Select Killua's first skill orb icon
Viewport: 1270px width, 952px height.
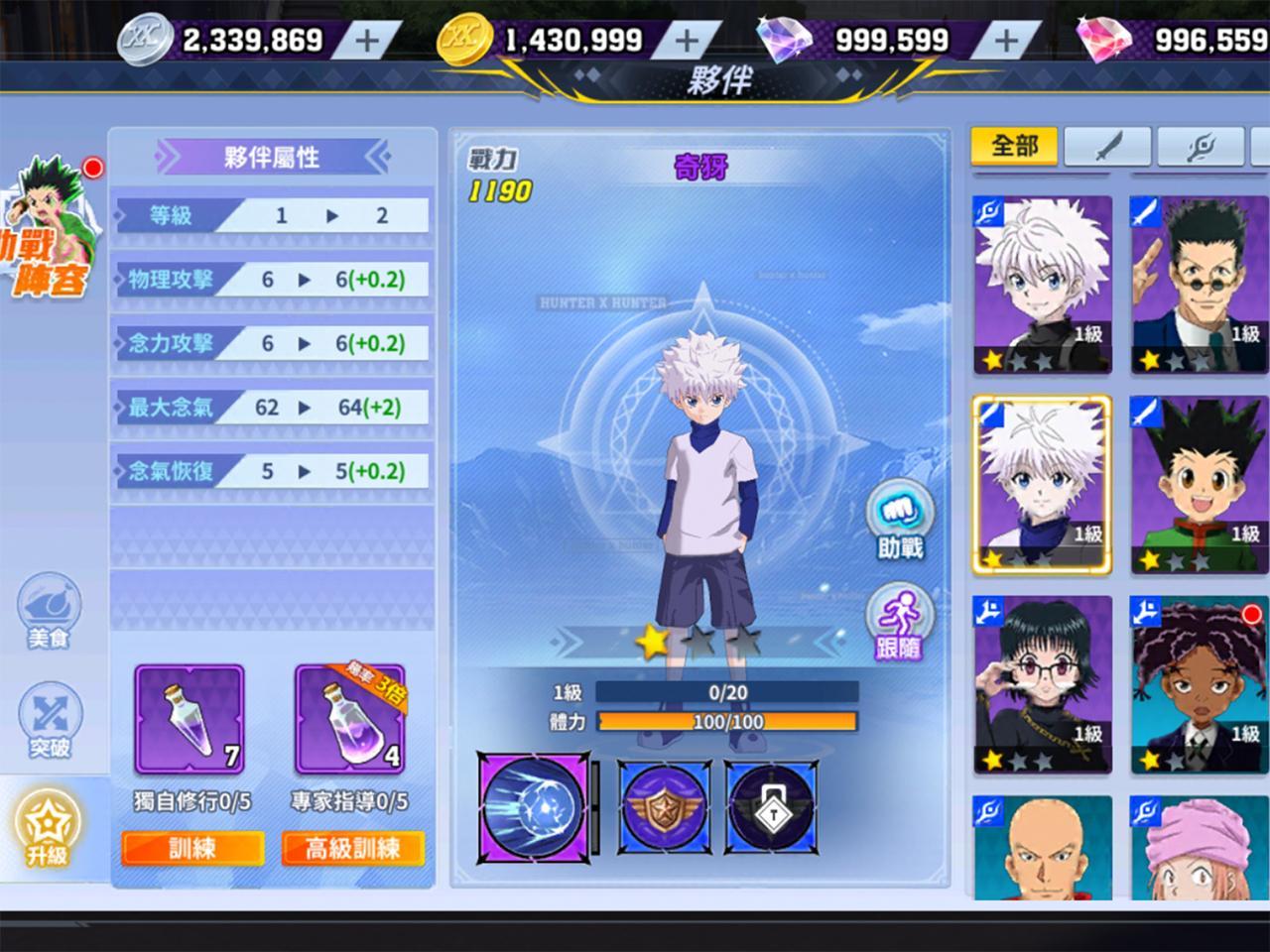coord(534,806)
